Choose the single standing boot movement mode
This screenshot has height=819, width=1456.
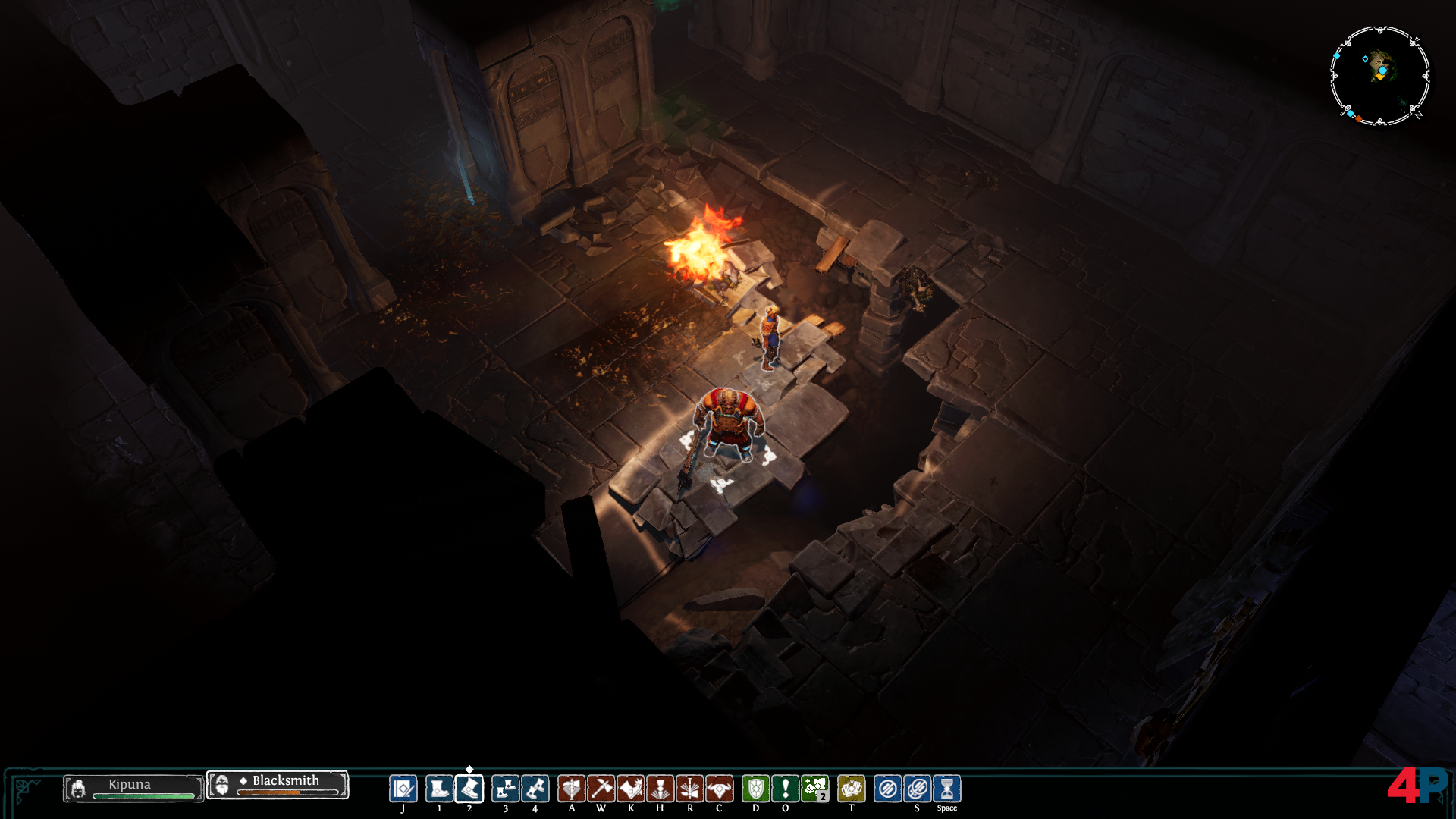coord(439,789)
